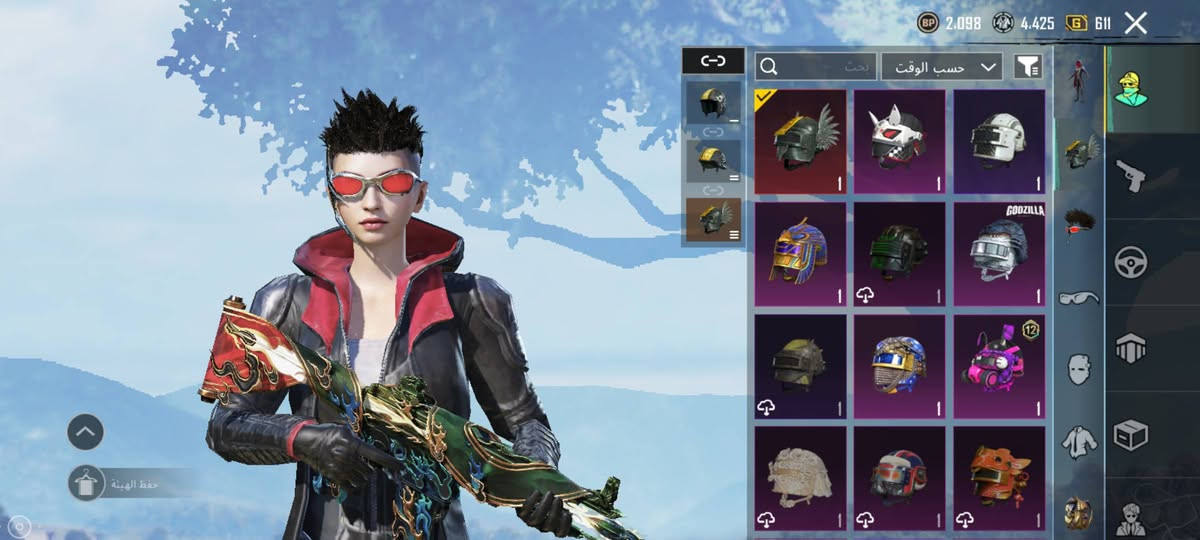Open the sort-by-time dropdown

941,67
